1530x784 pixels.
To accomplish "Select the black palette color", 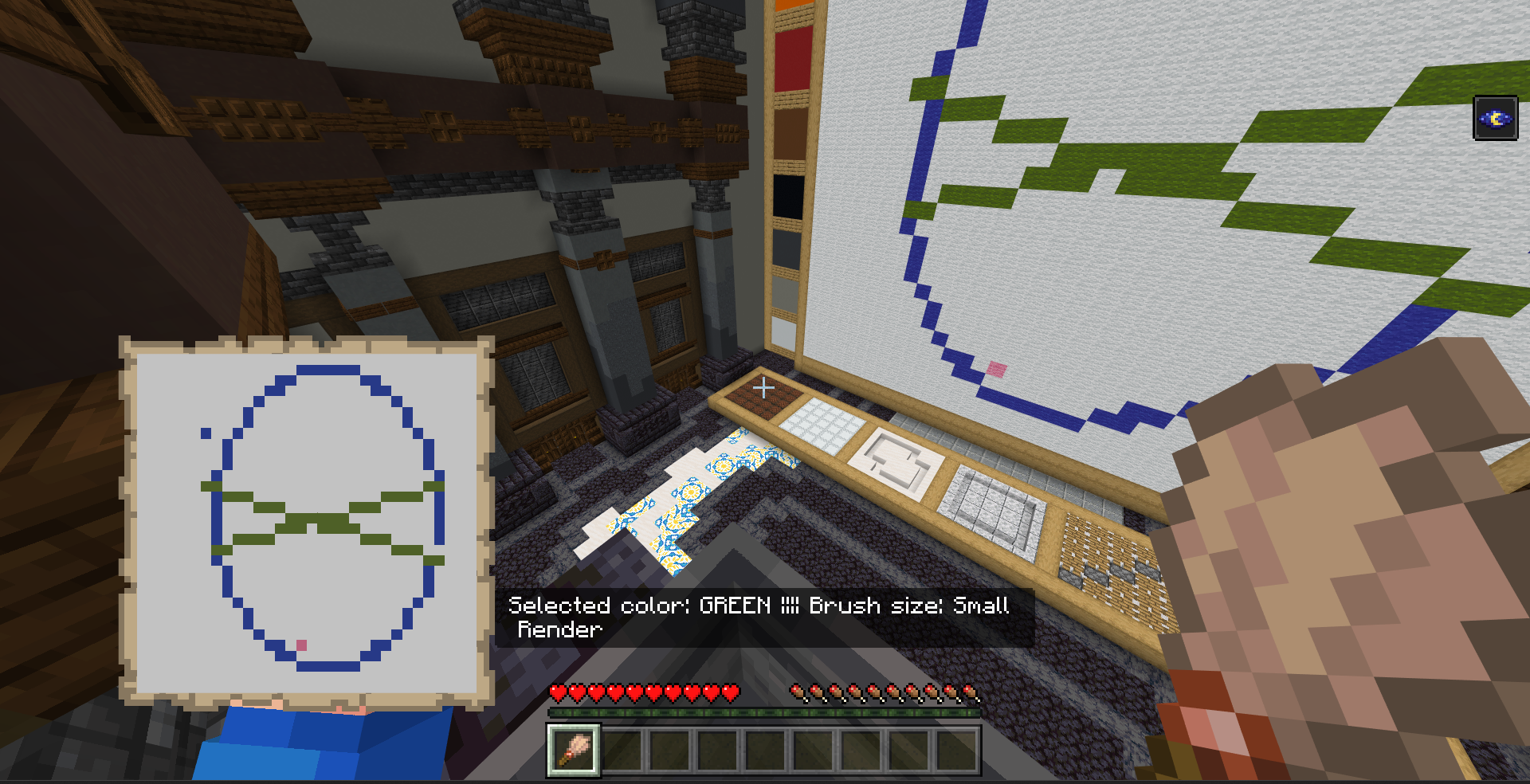I will [788, 196].
